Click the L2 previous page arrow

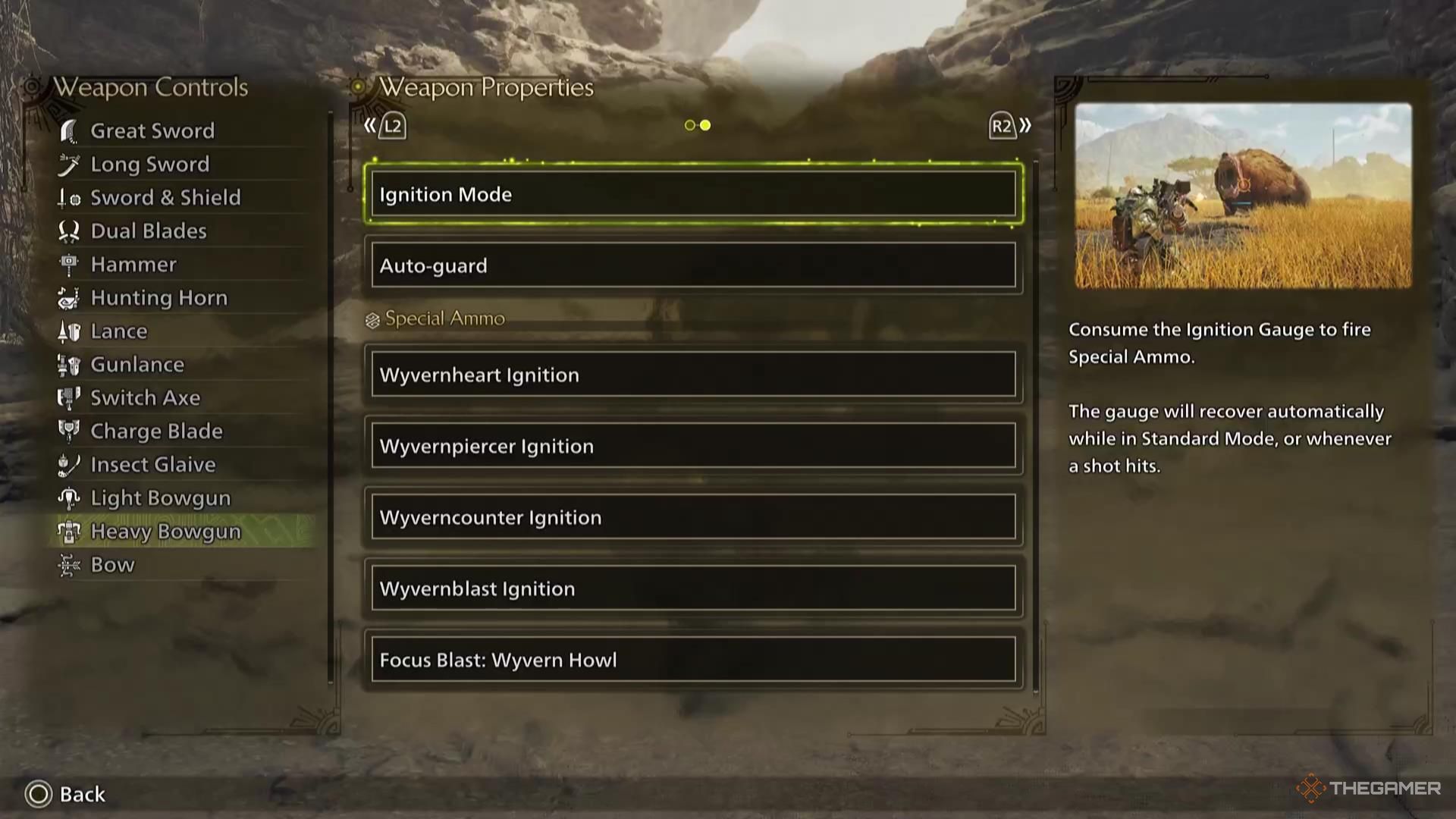point(384,126)
